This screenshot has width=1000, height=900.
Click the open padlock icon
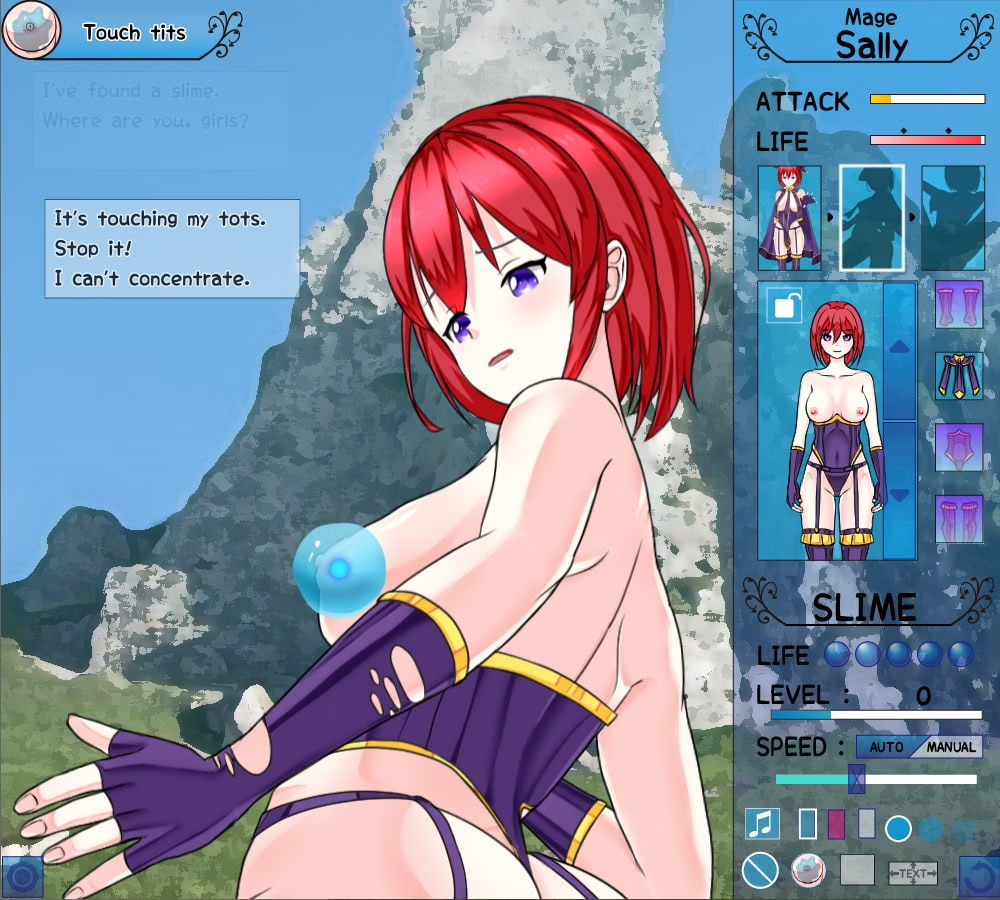(783, 306)
